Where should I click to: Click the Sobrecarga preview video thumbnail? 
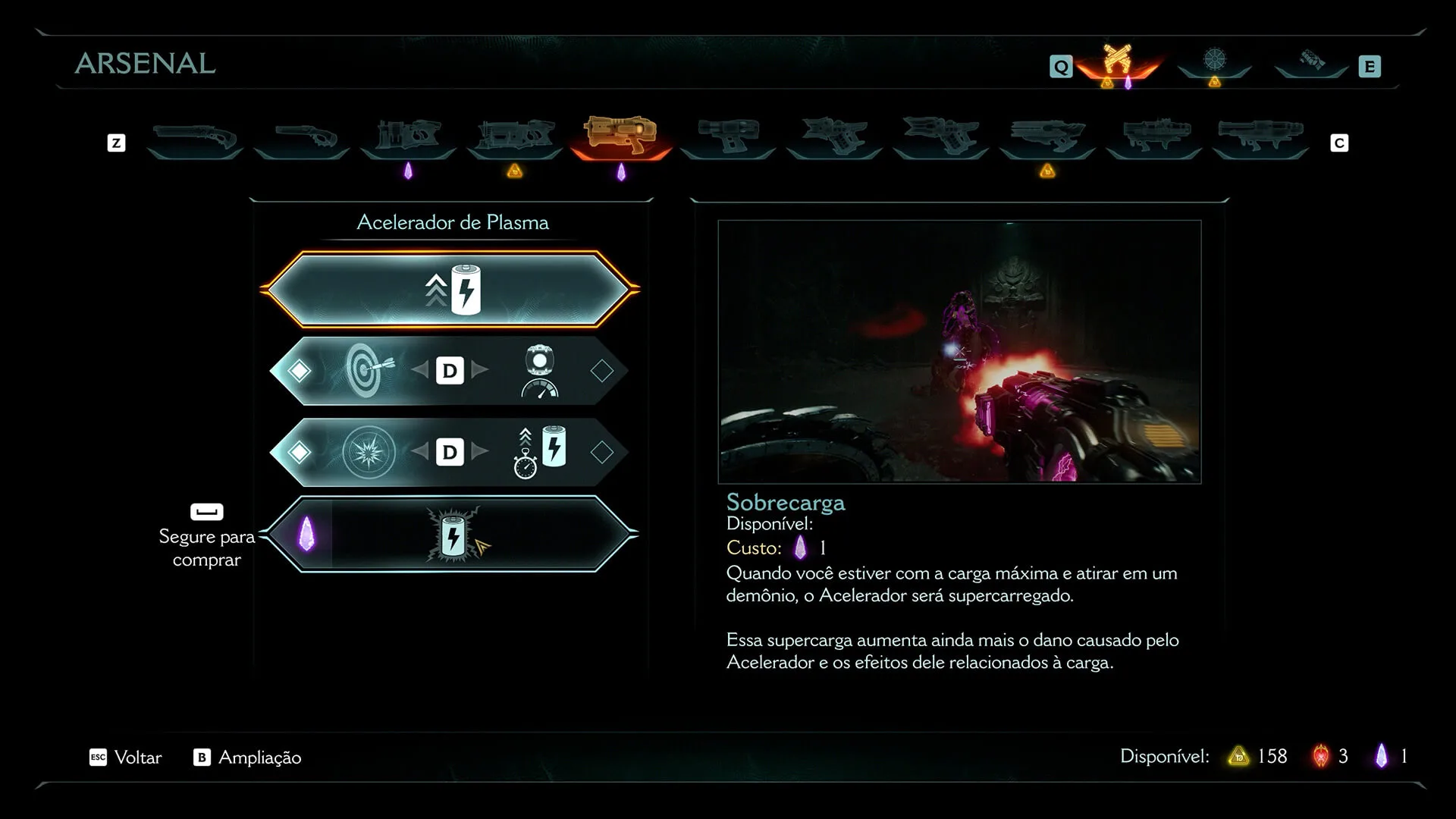pyautogui.click(x=959, y=352)
